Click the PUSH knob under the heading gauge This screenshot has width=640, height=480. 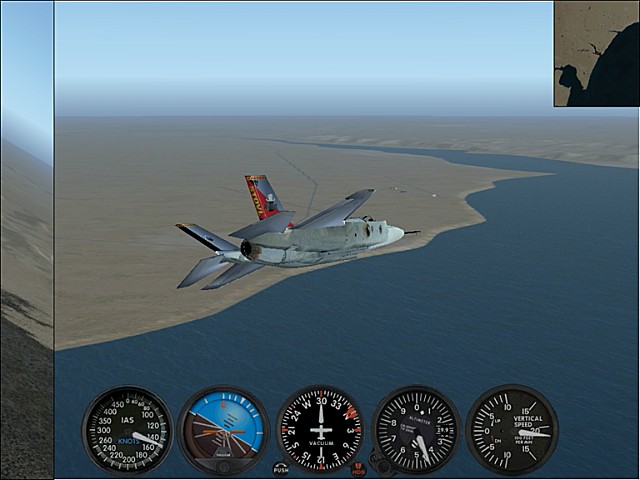tap(281, 468)
